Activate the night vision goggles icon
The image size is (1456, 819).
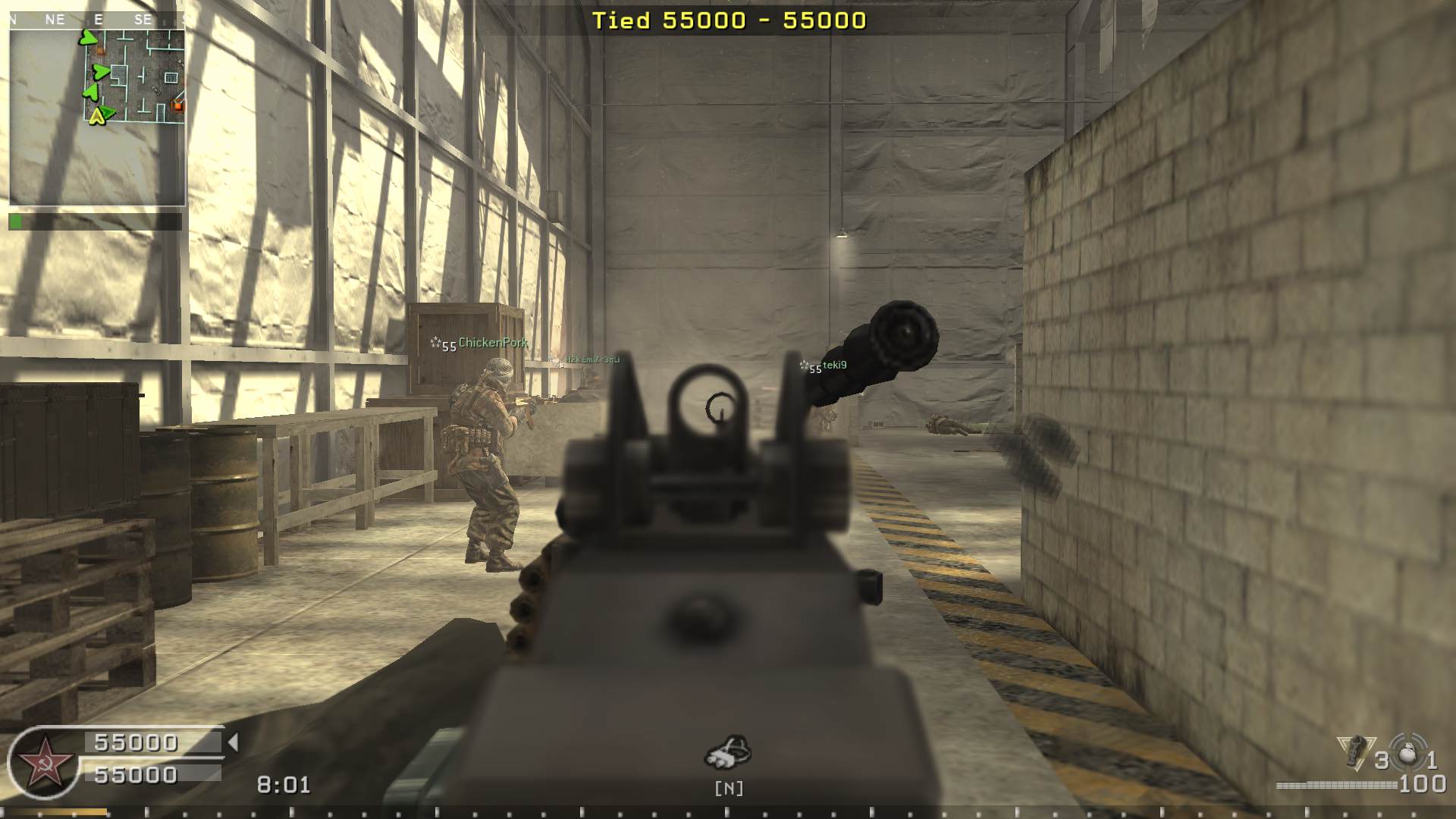pos(728,752)
